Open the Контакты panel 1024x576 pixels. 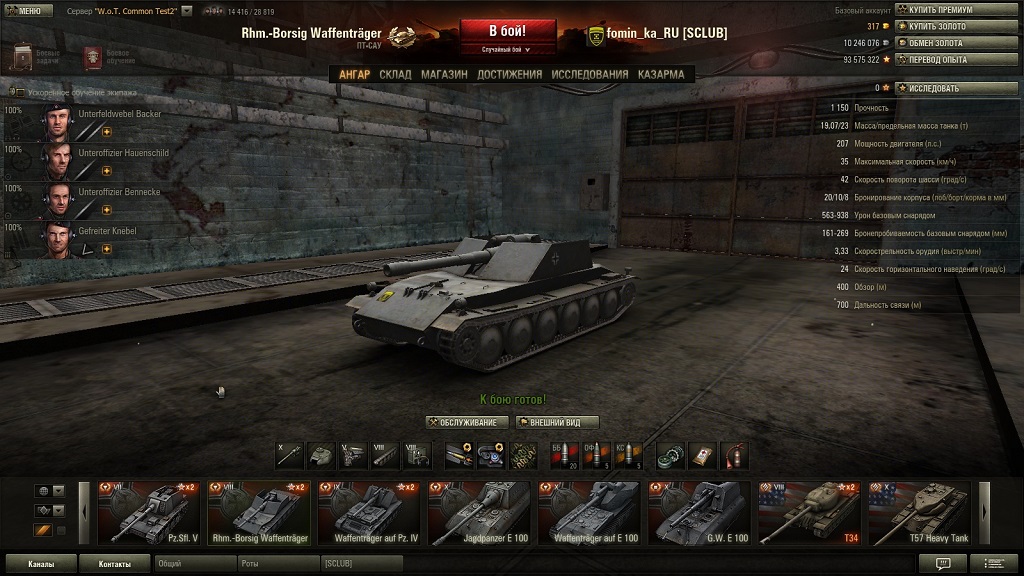click(114, 564)
